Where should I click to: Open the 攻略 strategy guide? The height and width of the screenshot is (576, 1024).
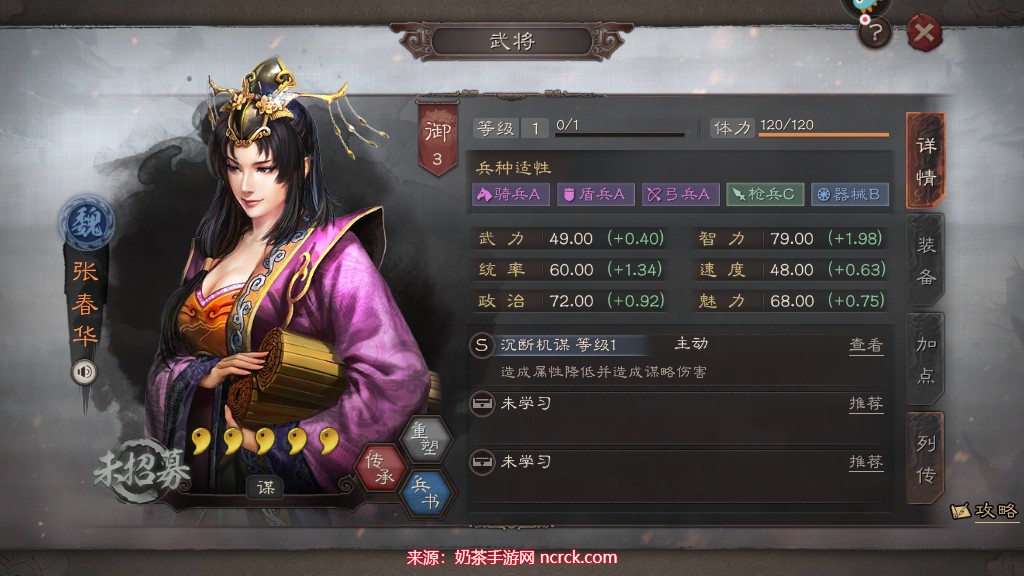coord(985,510)
